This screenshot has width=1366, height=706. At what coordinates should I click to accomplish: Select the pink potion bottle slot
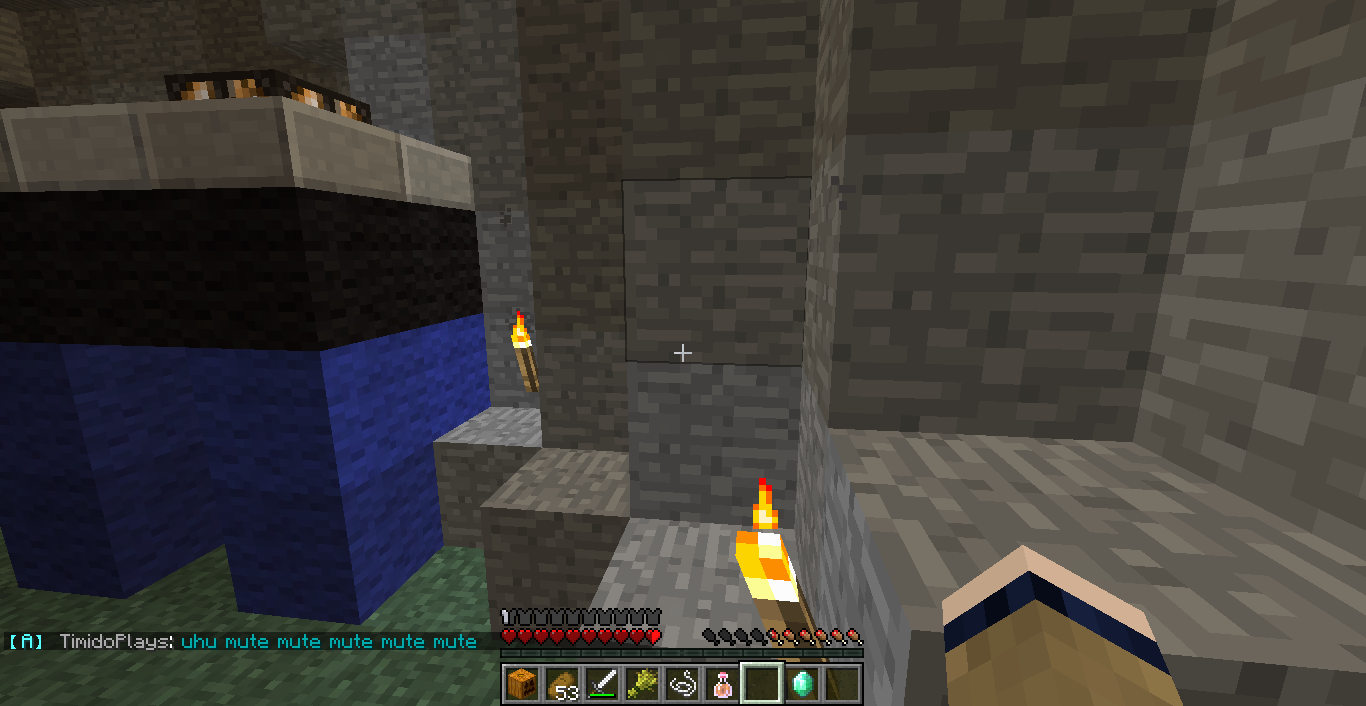tap(721, 684)
